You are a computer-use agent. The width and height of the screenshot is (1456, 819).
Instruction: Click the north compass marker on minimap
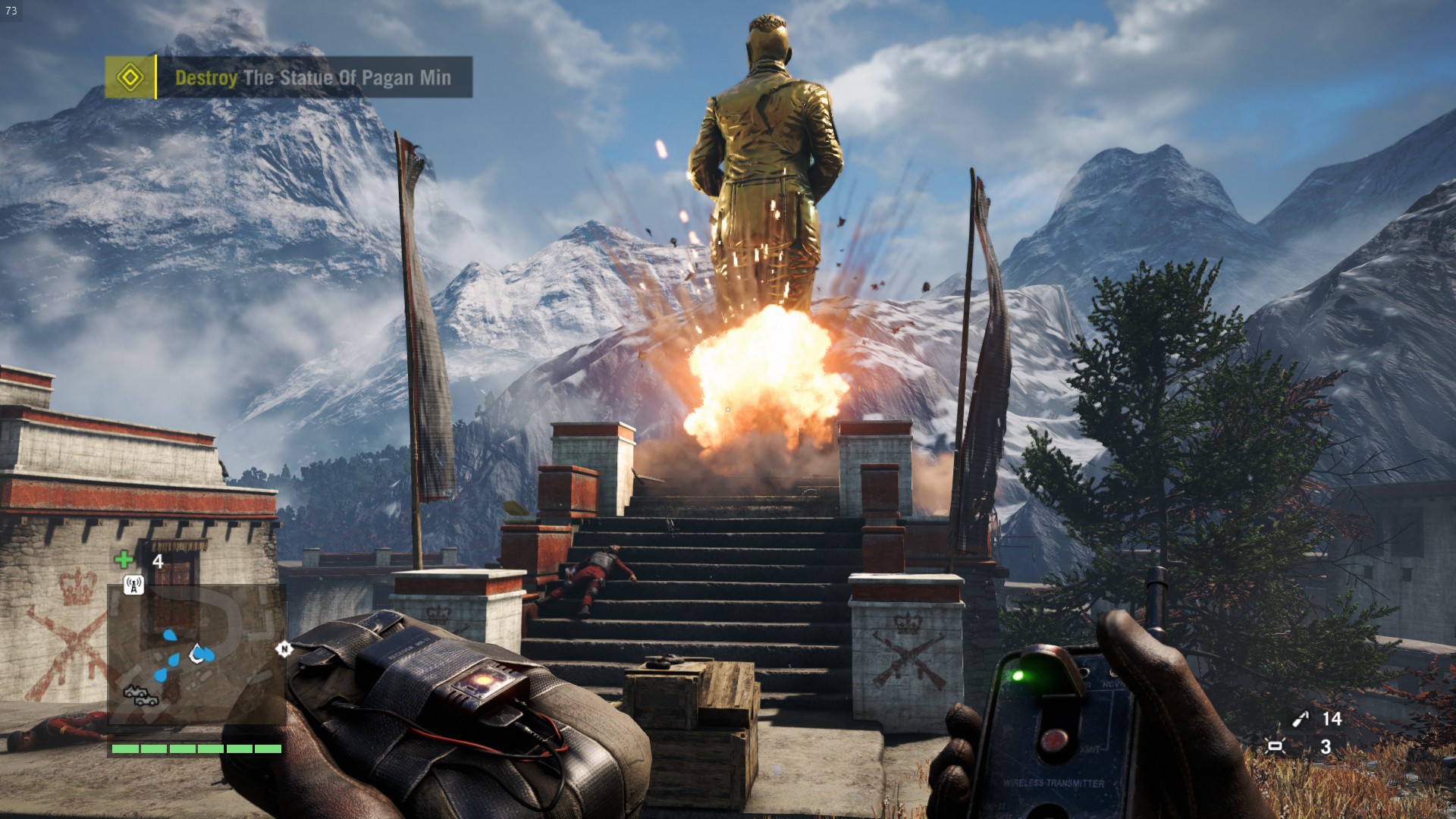point(284,648)
